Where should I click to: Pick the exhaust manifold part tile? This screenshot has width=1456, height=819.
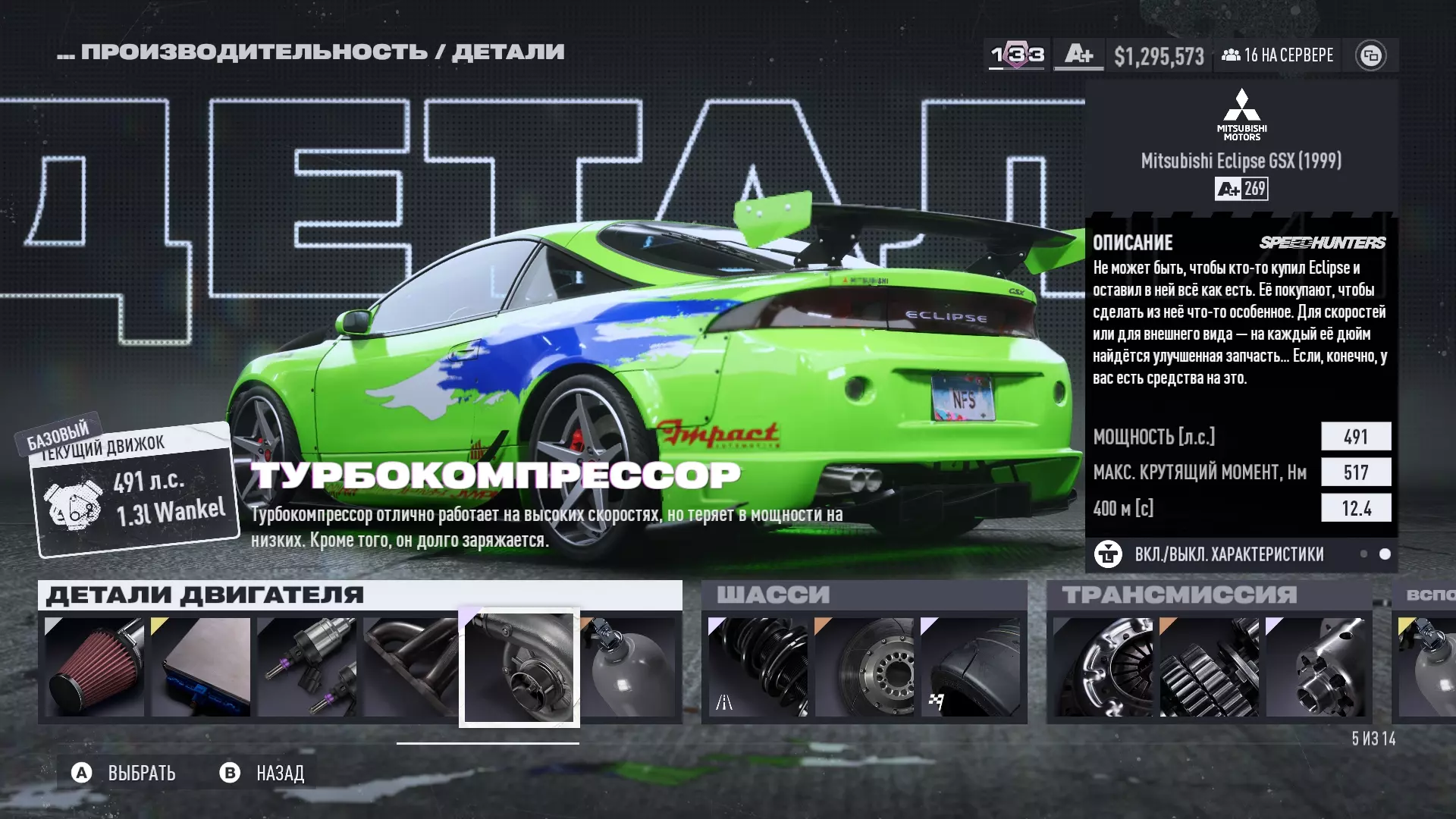(410, 667)
